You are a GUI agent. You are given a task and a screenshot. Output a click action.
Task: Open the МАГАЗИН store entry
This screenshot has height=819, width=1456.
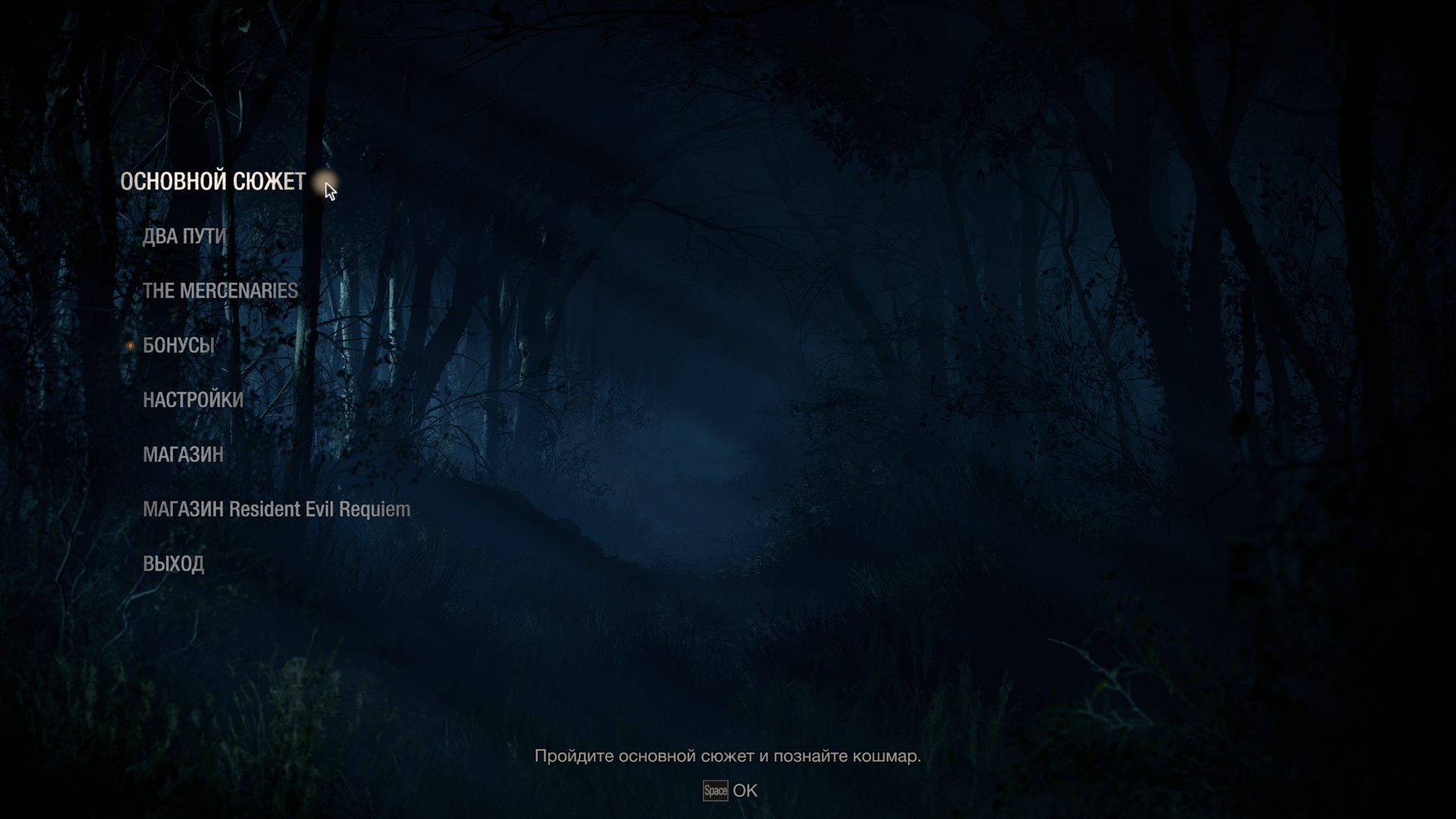point(183,455)
